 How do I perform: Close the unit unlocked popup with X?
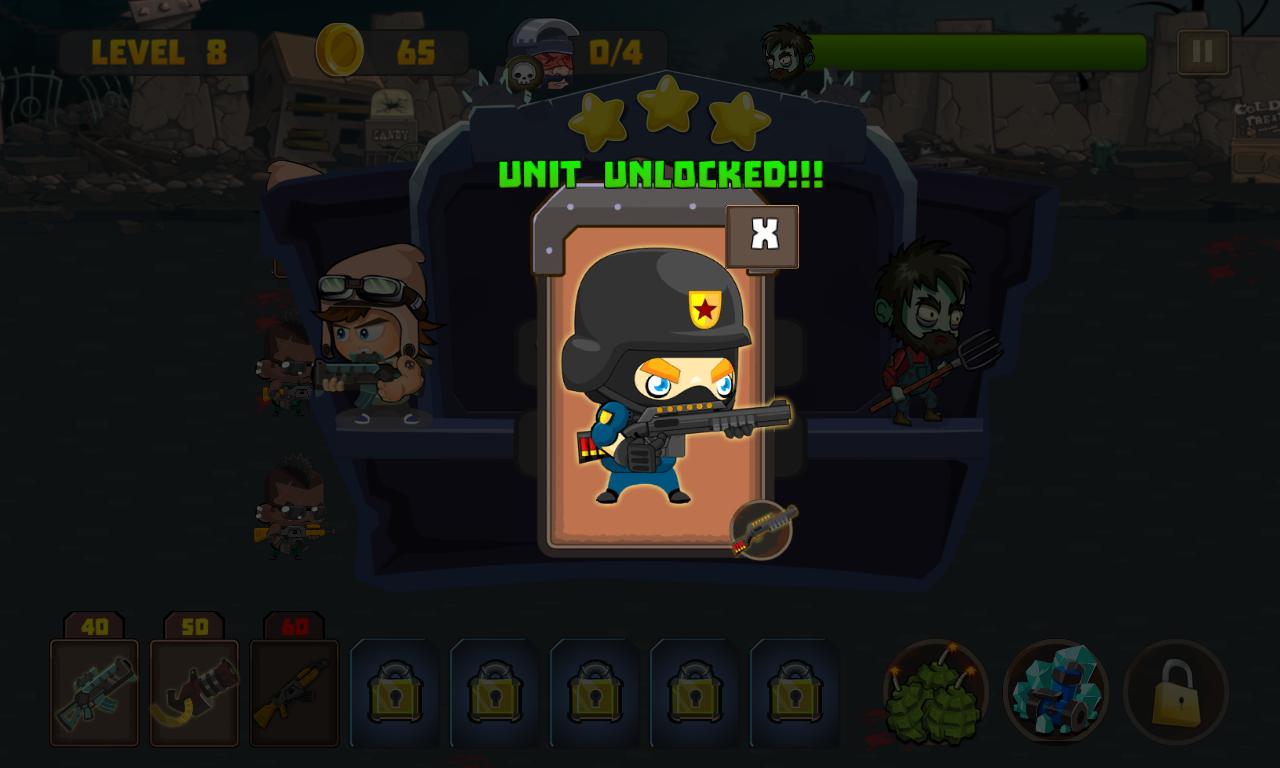click(762, 235)
